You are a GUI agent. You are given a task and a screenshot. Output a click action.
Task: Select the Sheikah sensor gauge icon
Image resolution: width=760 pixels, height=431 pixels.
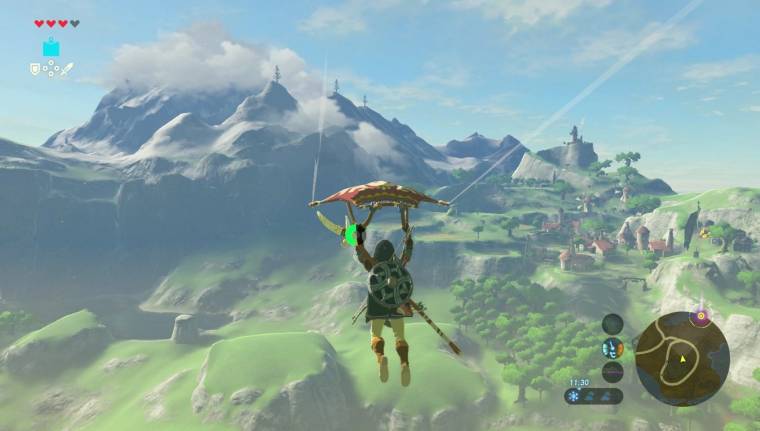(x=612, y=324)
